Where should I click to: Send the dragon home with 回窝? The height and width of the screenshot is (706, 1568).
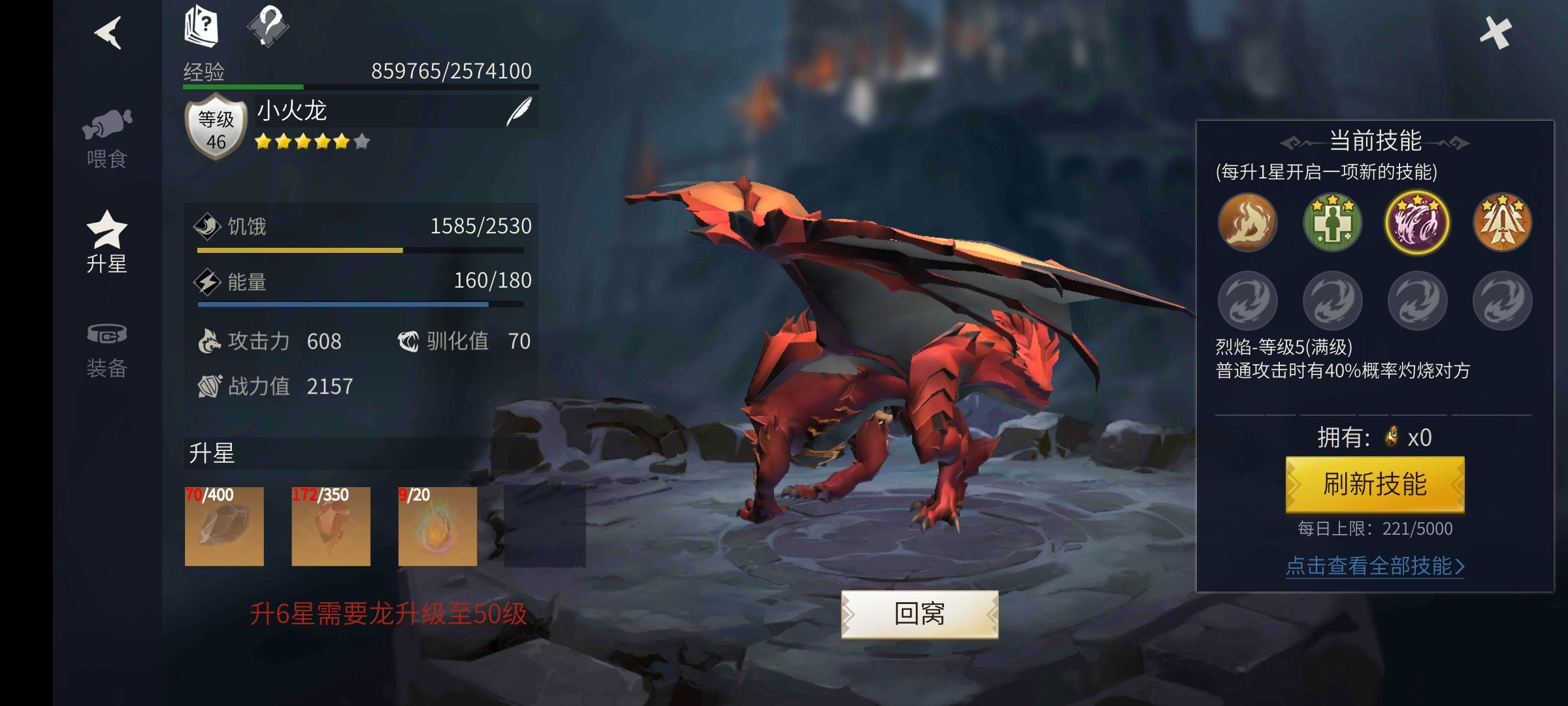[x=919, y=614]
